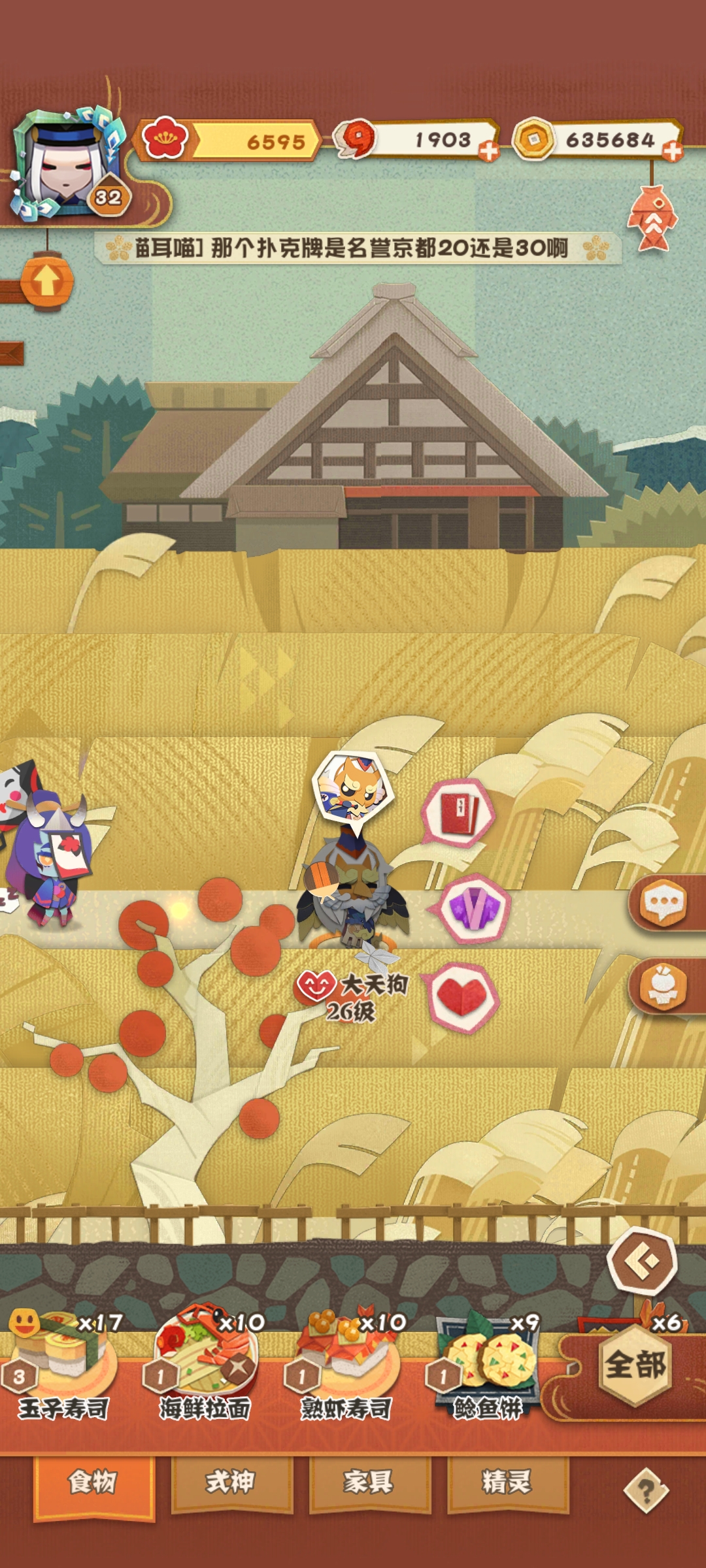Switch to the 家具 tab

(369, 1482)
